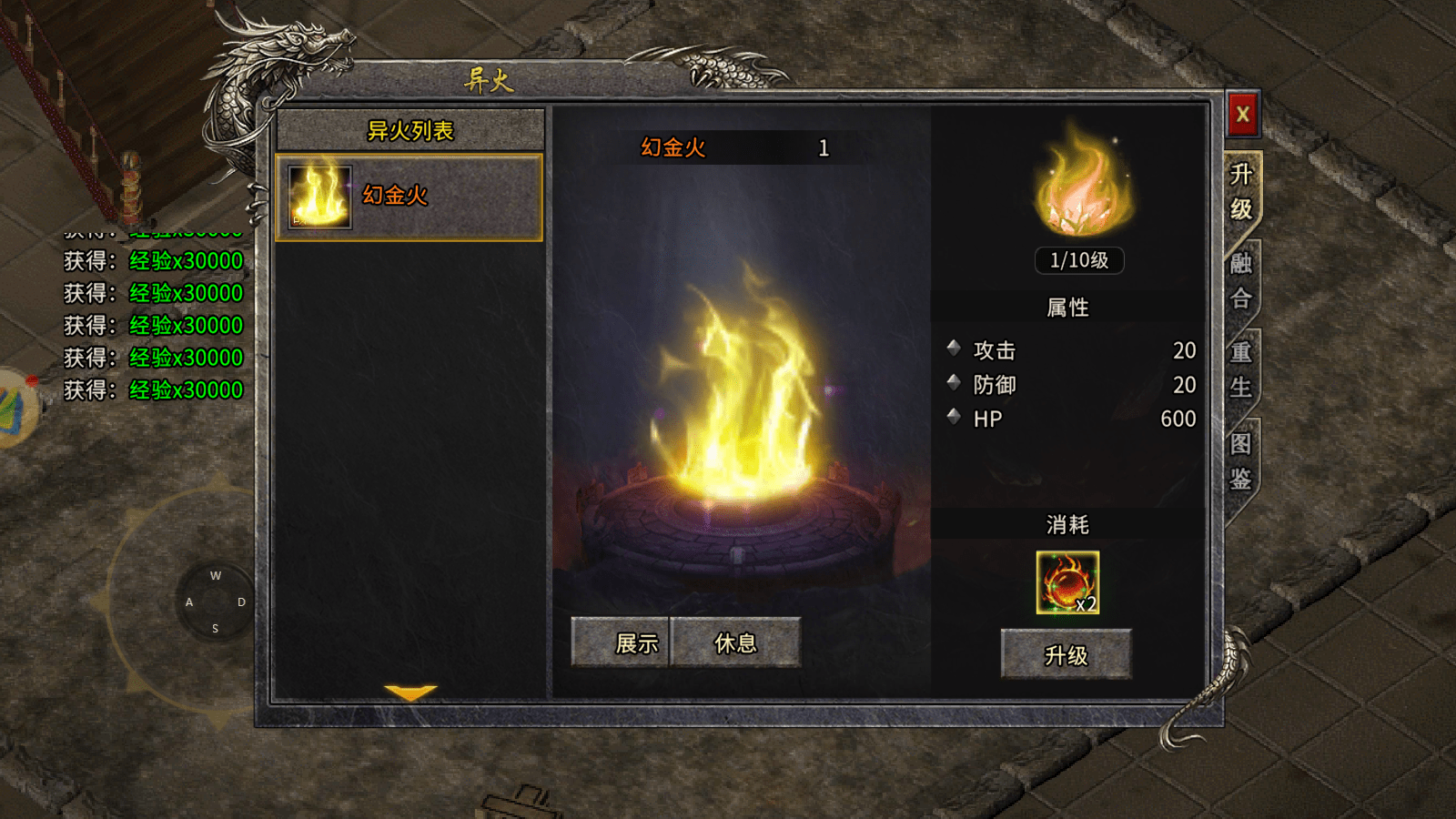Viewport: 1456px width, 819px height.
Task: Select the 重生 tab
Action: pyautogui.click(x=1241, y=370)
